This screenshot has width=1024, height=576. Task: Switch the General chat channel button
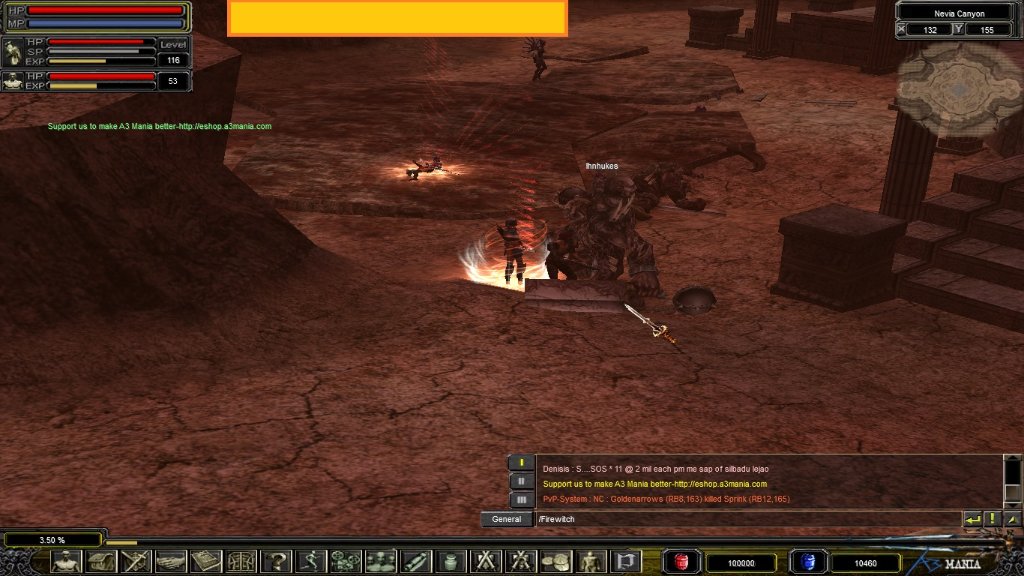pos(506,520)
